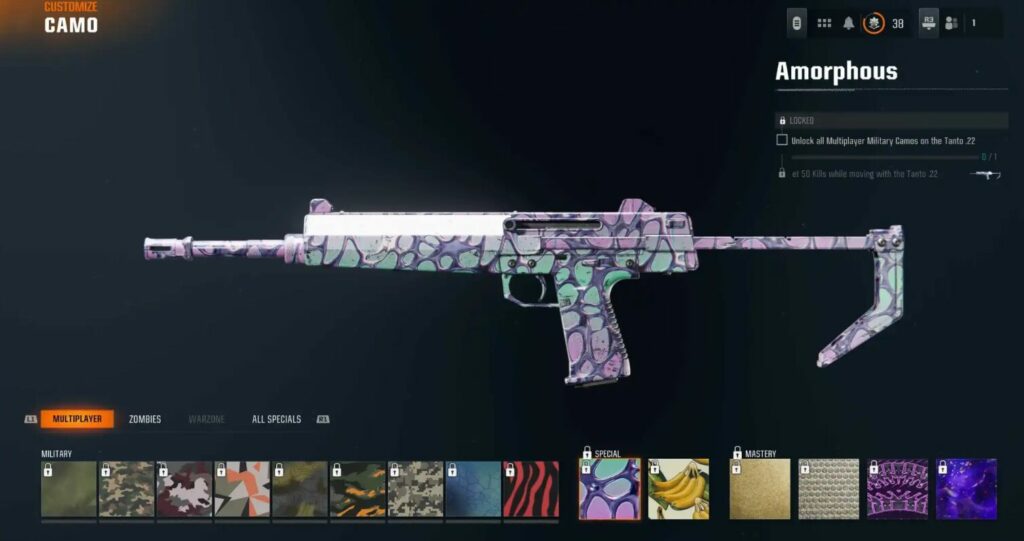Pick the dark purple galaxy mastery camo
Image resolution: width=1024 pixels, height=541 pixels.
[x=966, y=489]
